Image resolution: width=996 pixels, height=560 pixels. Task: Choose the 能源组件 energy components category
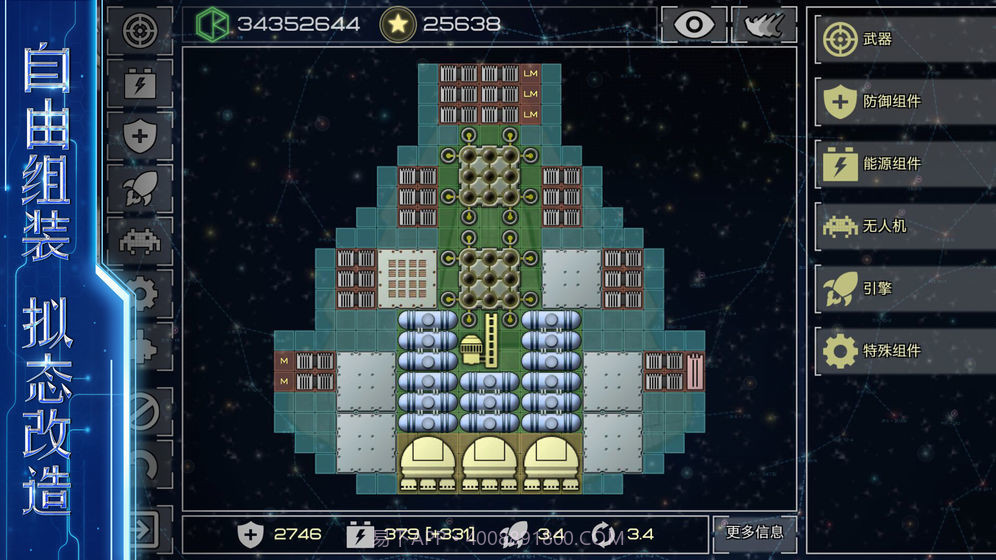click(900, 164)
